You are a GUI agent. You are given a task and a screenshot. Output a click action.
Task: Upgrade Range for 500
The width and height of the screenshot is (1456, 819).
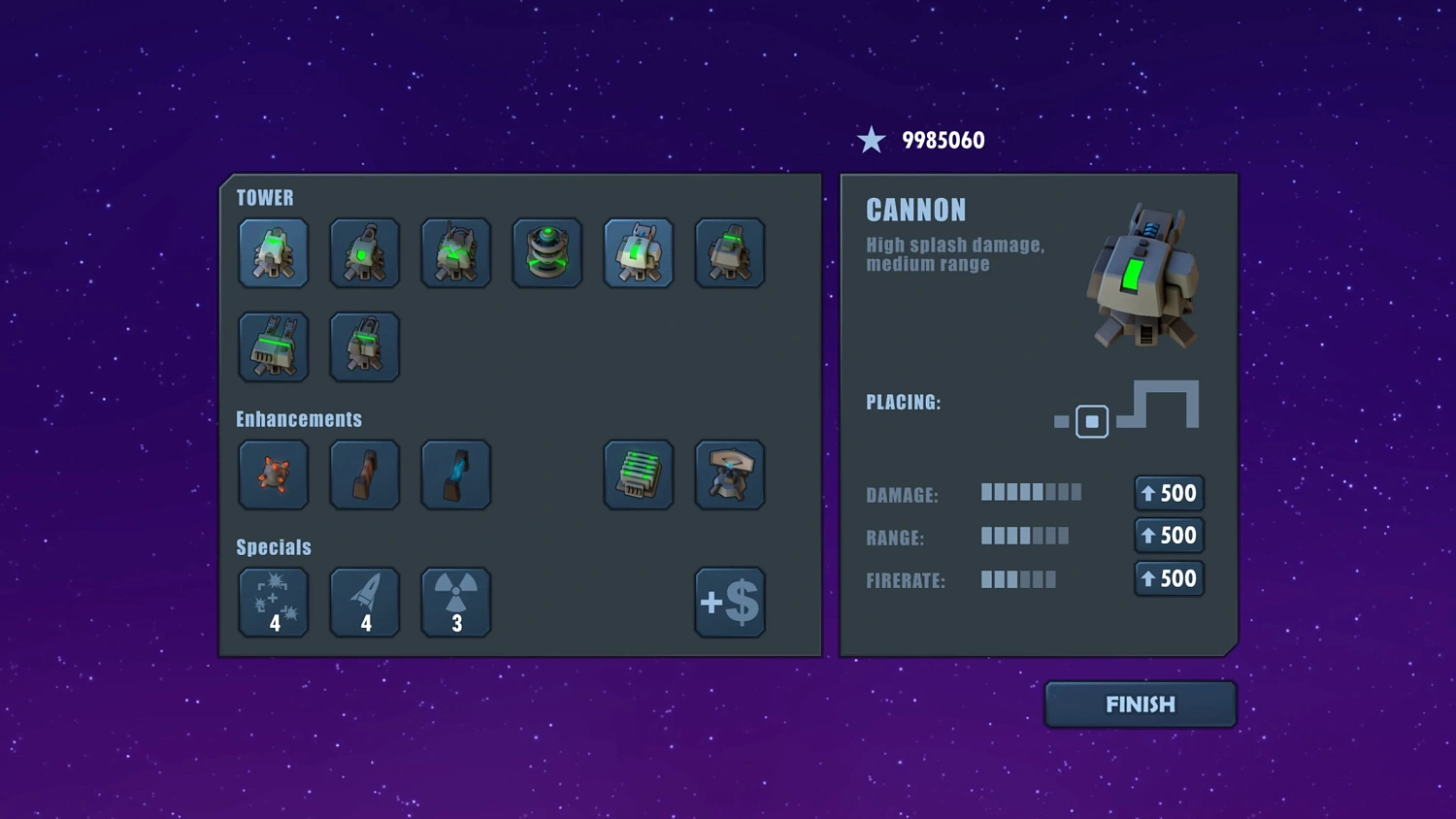click(1169, 536)
